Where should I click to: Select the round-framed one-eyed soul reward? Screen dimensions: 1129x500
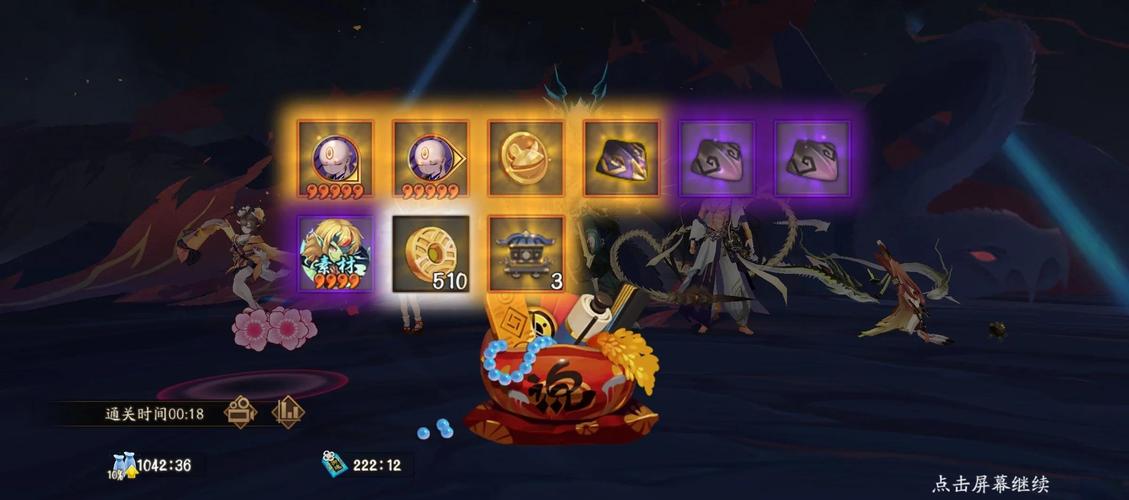[x=335, y=159]
